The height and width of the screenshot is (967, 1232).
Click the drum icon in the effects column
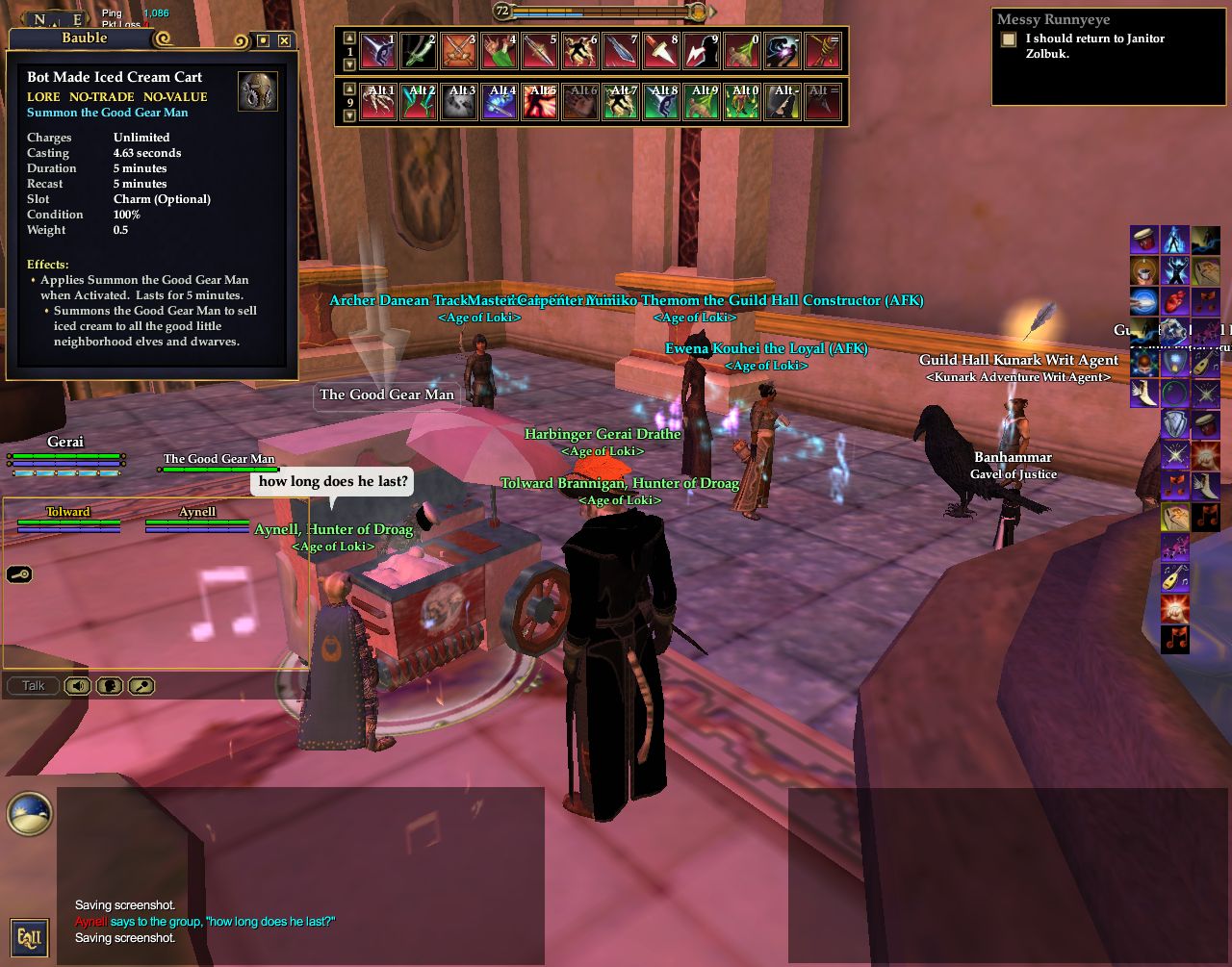pos(1143,240)
